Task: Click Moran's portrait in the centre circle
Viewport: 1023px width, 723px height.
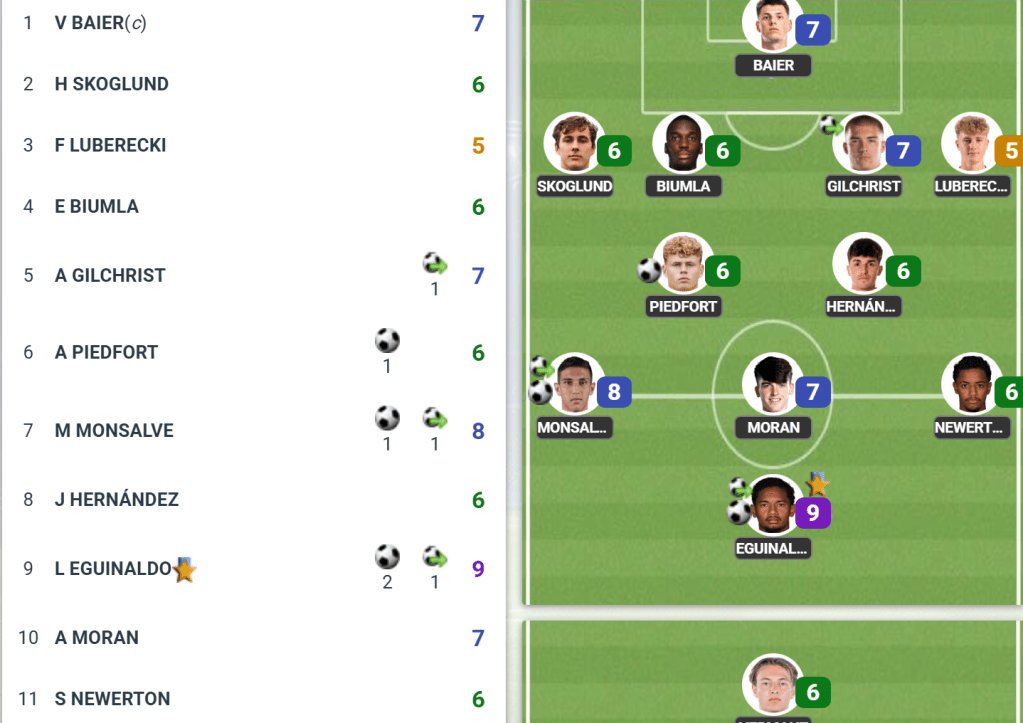Action: tap(773, 384)
